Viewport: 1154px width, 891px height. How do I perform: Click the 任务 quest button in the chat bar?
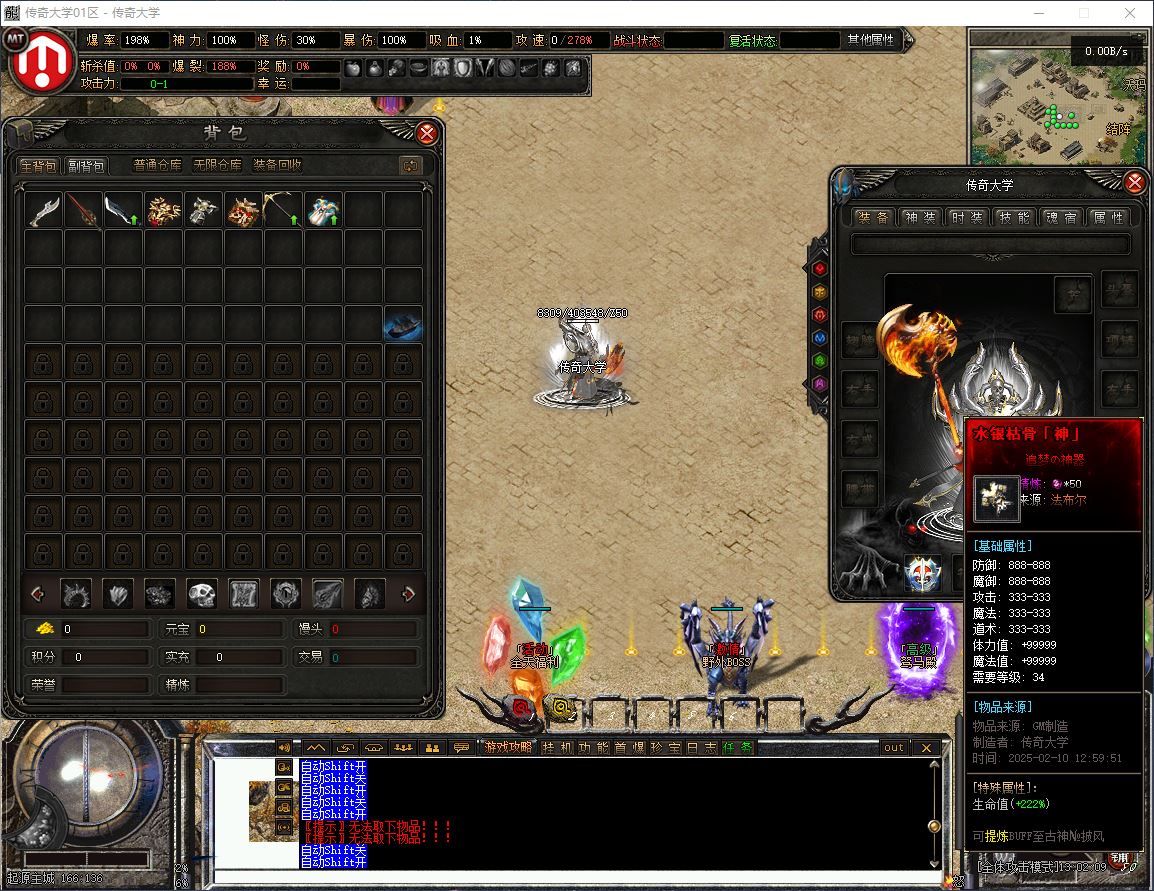(738, 747)
